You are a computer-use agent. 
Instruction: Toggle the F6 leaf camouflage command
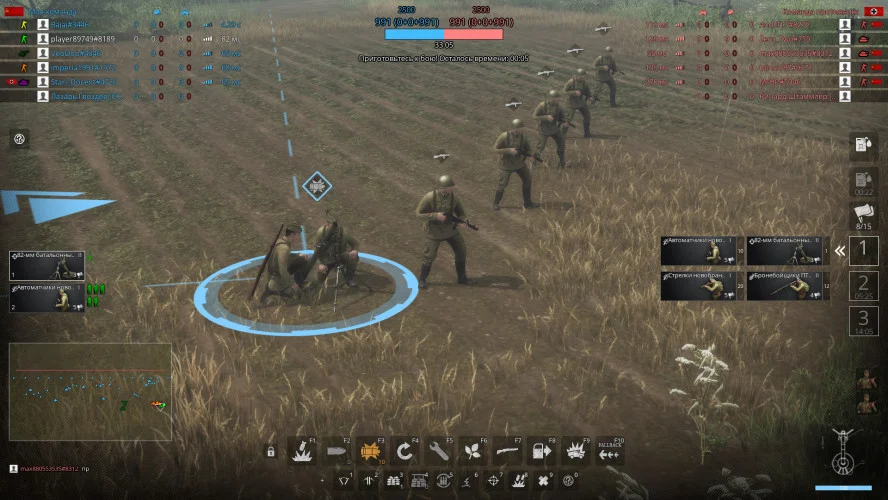tap(473, 452)
